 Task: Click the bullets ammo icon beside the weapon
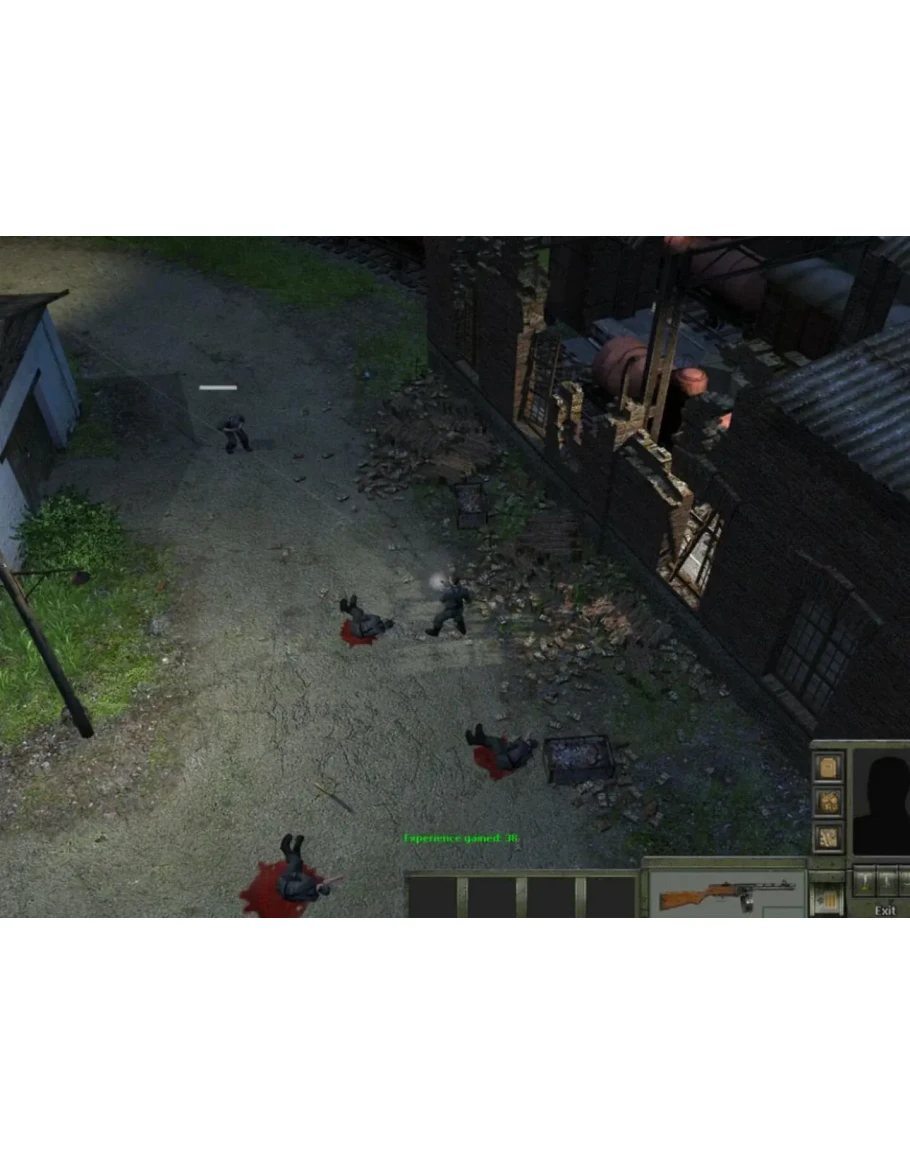click(x=829, y=899)
